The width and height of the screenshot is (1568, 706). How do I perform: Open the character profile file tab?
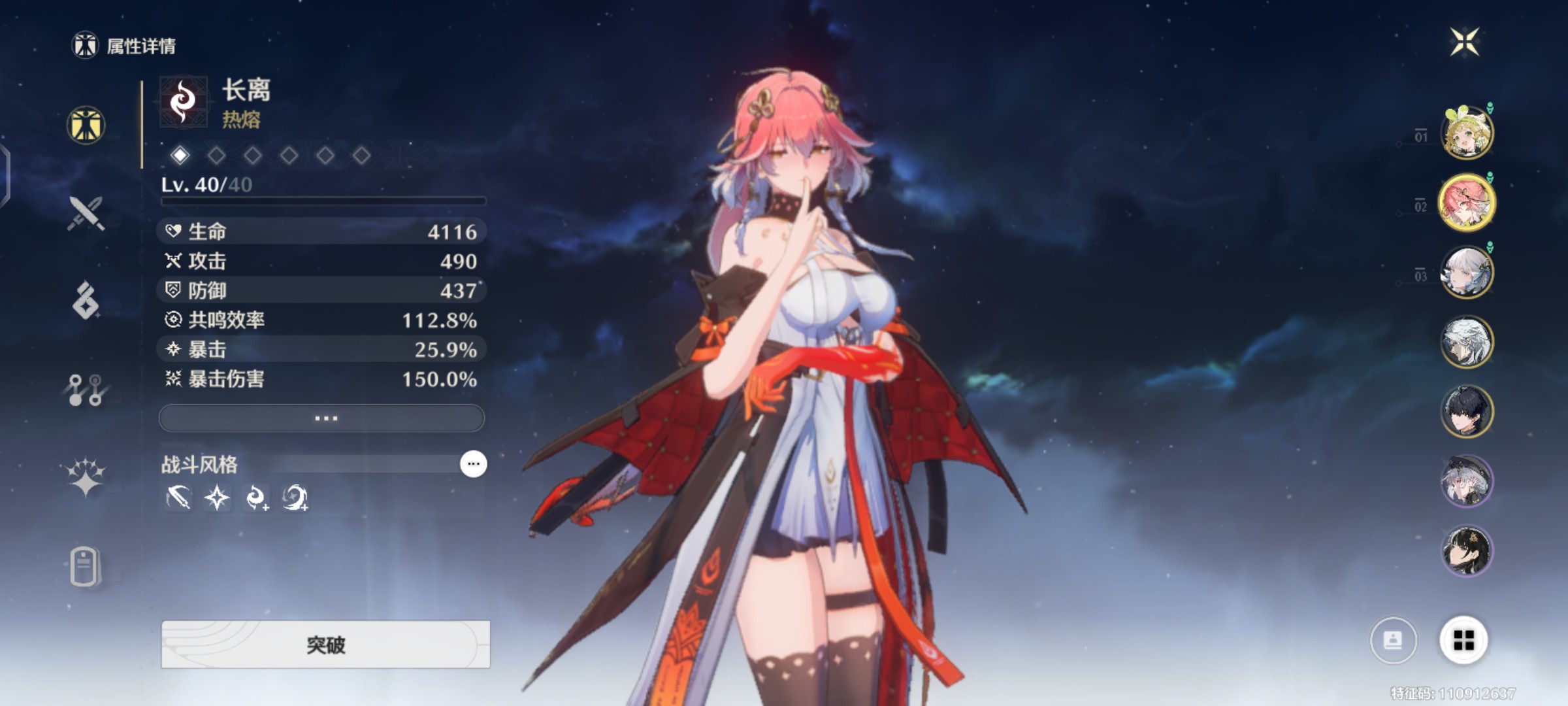pyautogui.click(x=86, y=566)
